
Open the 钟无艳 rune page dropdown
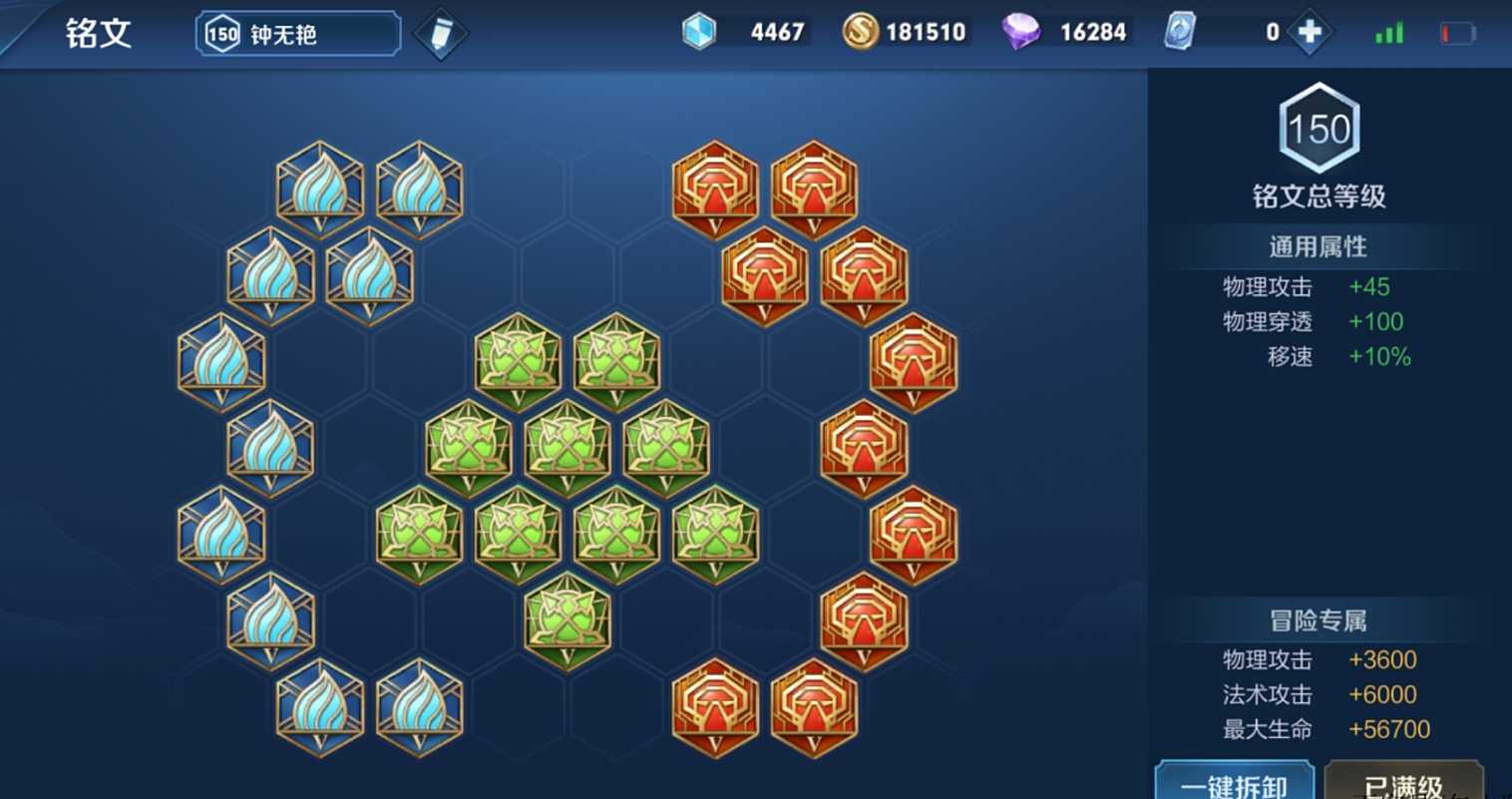(298, 34)
